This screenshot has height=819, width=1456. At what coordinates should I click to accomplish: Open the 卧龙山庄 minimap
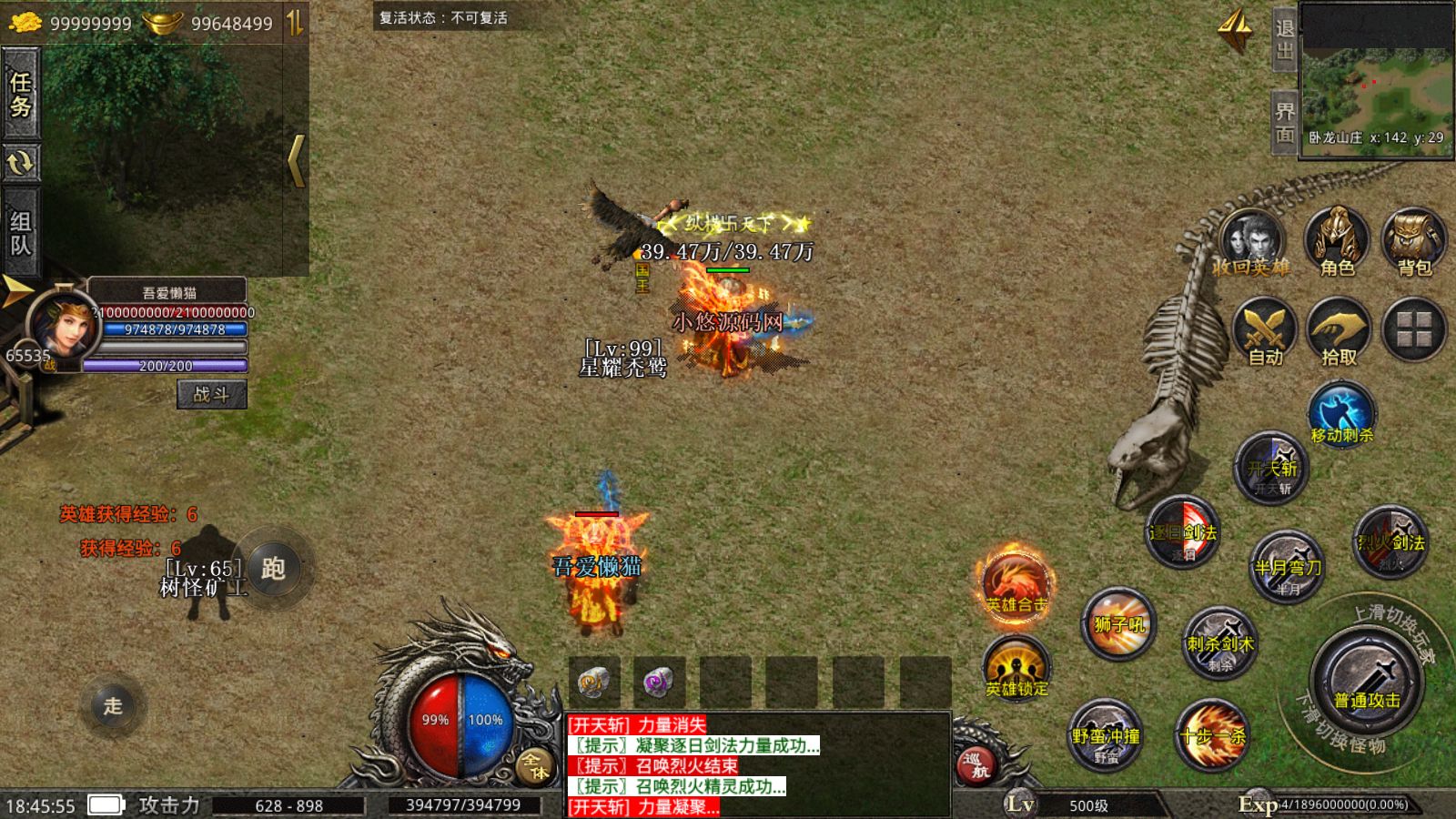(x=1376, y=80)
